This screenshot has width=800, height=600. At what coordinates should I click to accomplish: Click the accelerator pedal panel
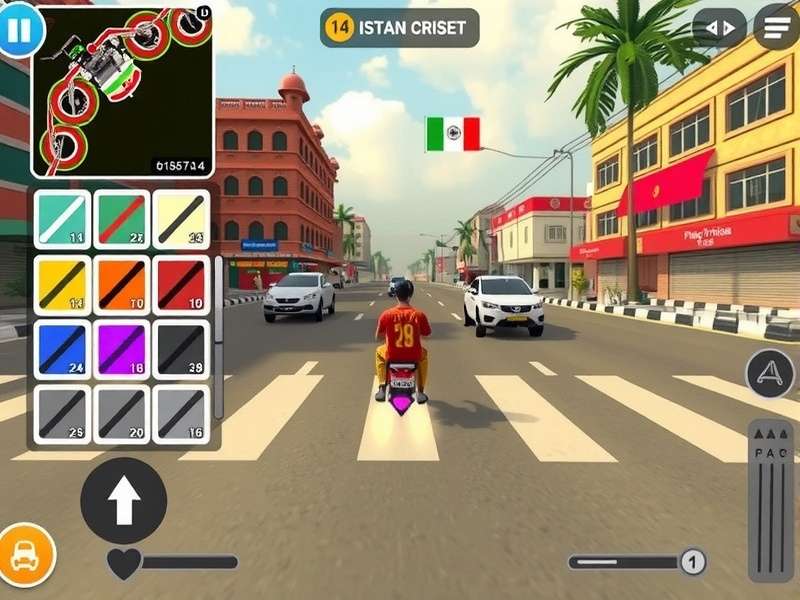(x=771, y=498)
